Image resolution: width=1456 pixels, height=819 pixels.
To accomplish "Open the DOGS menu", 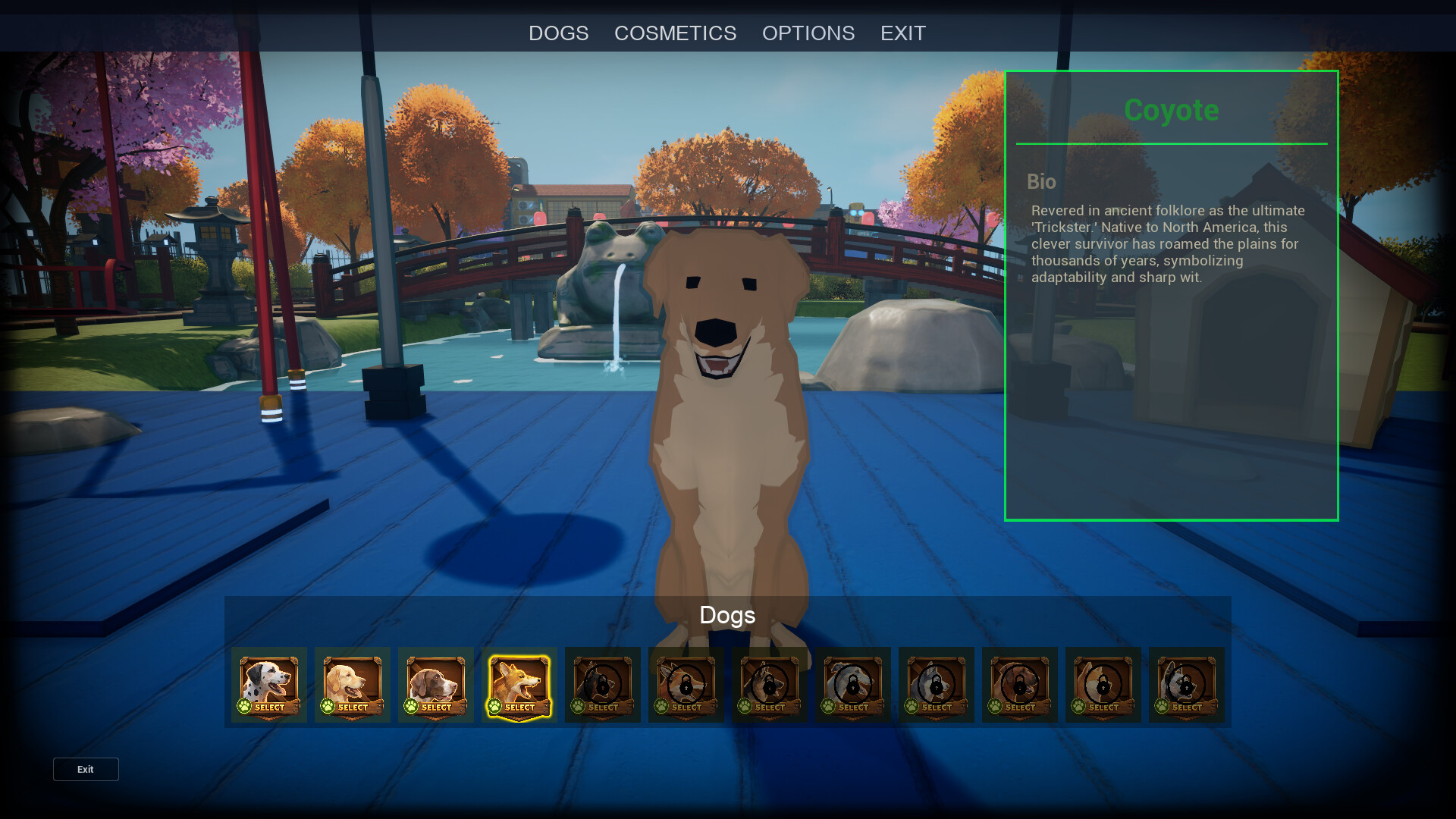I will coord(558,33).
